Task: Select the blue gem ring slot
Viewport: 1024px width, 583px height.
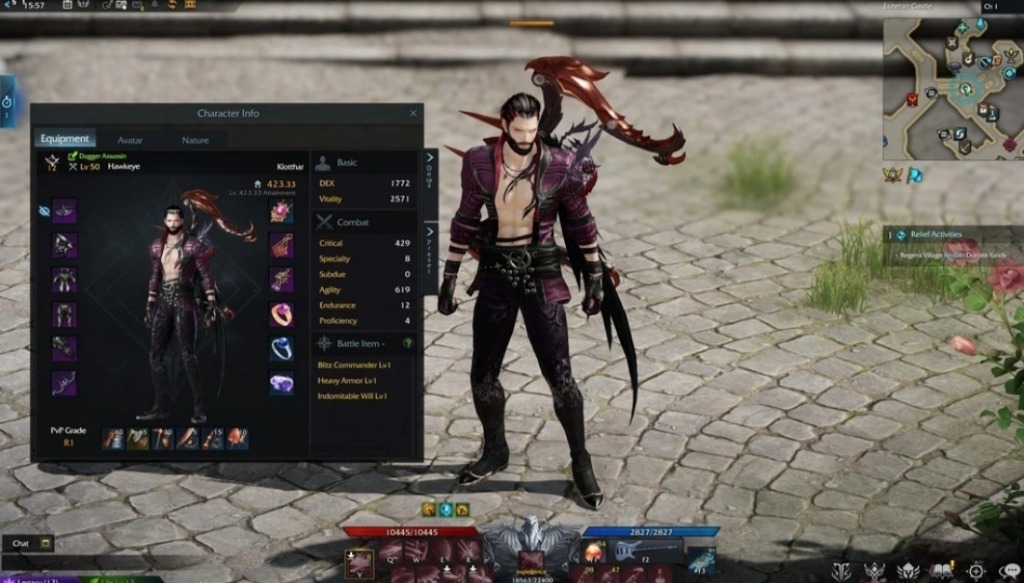Action: [x=282, y=348]
